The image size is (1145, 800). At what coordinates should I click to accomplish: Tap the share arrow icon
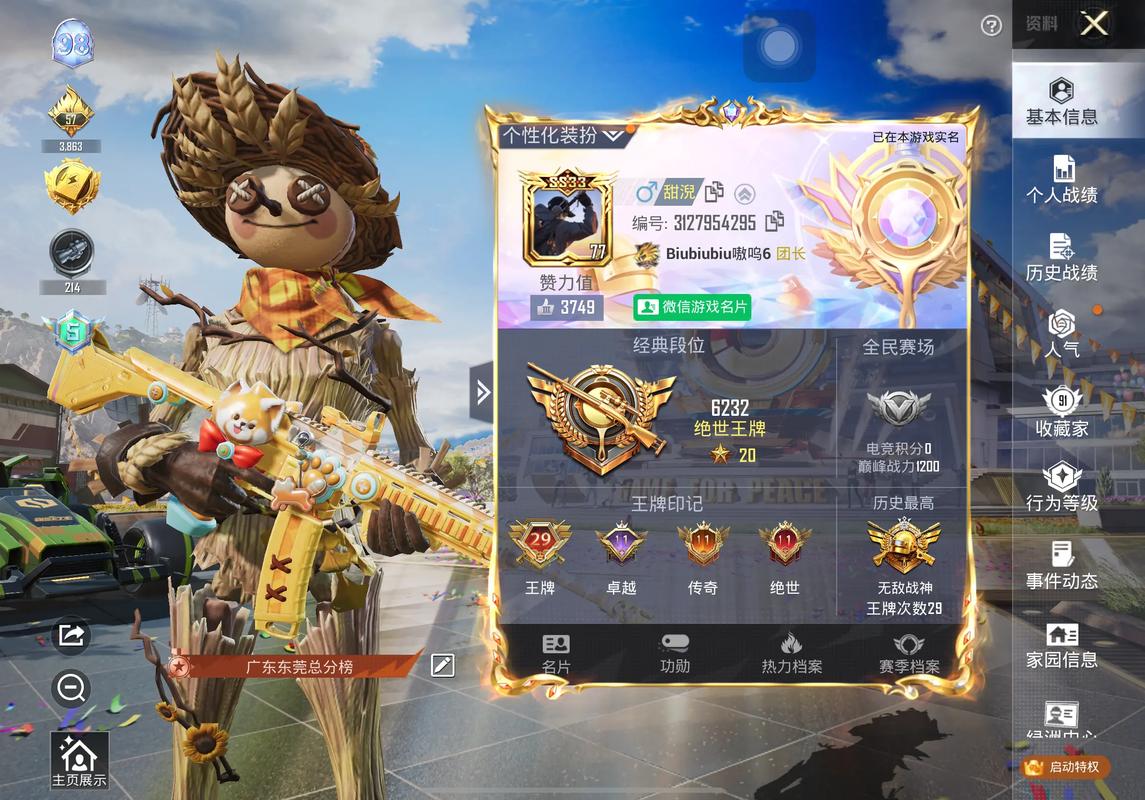pos(71,635)
